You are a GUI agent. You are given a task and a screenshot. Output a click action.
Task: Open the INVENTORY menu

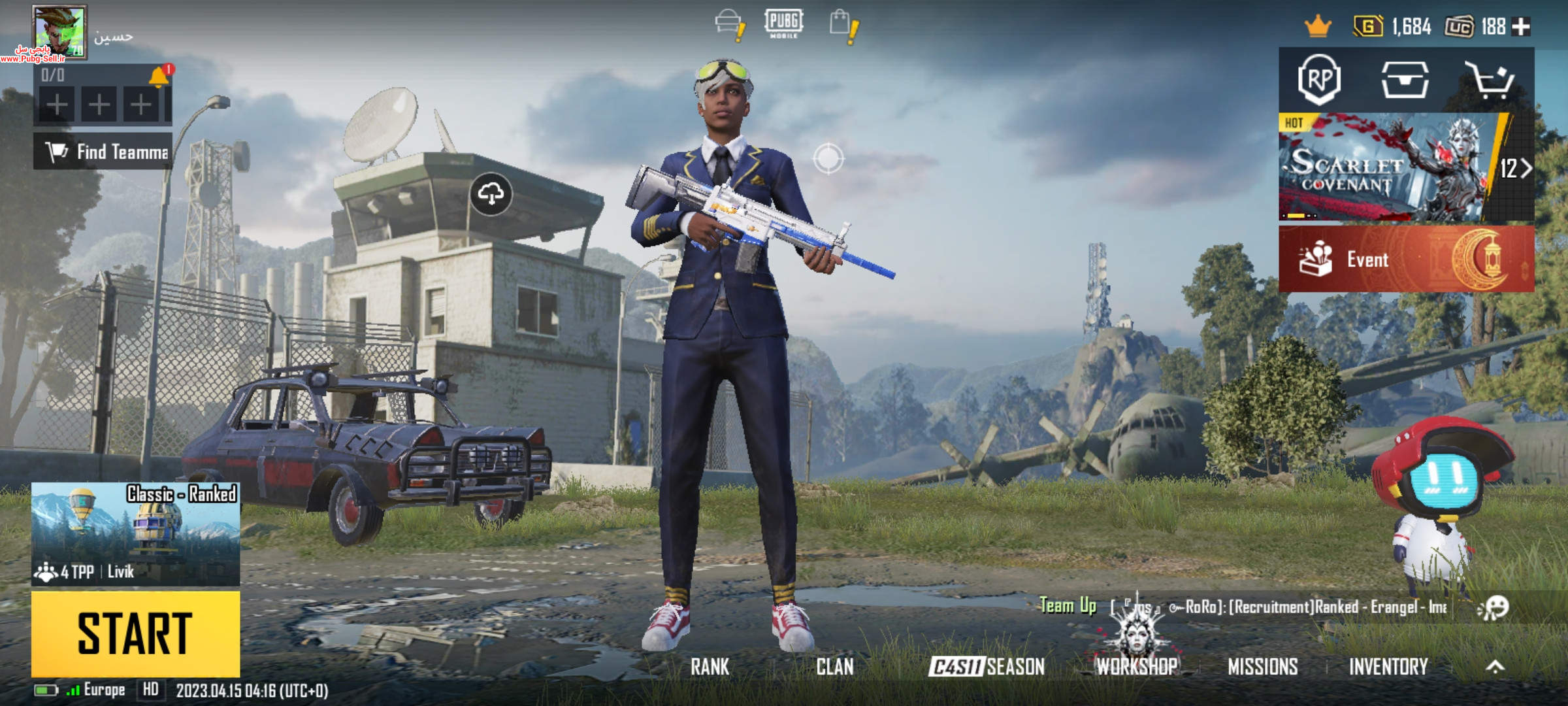[x=1388, y=667]
